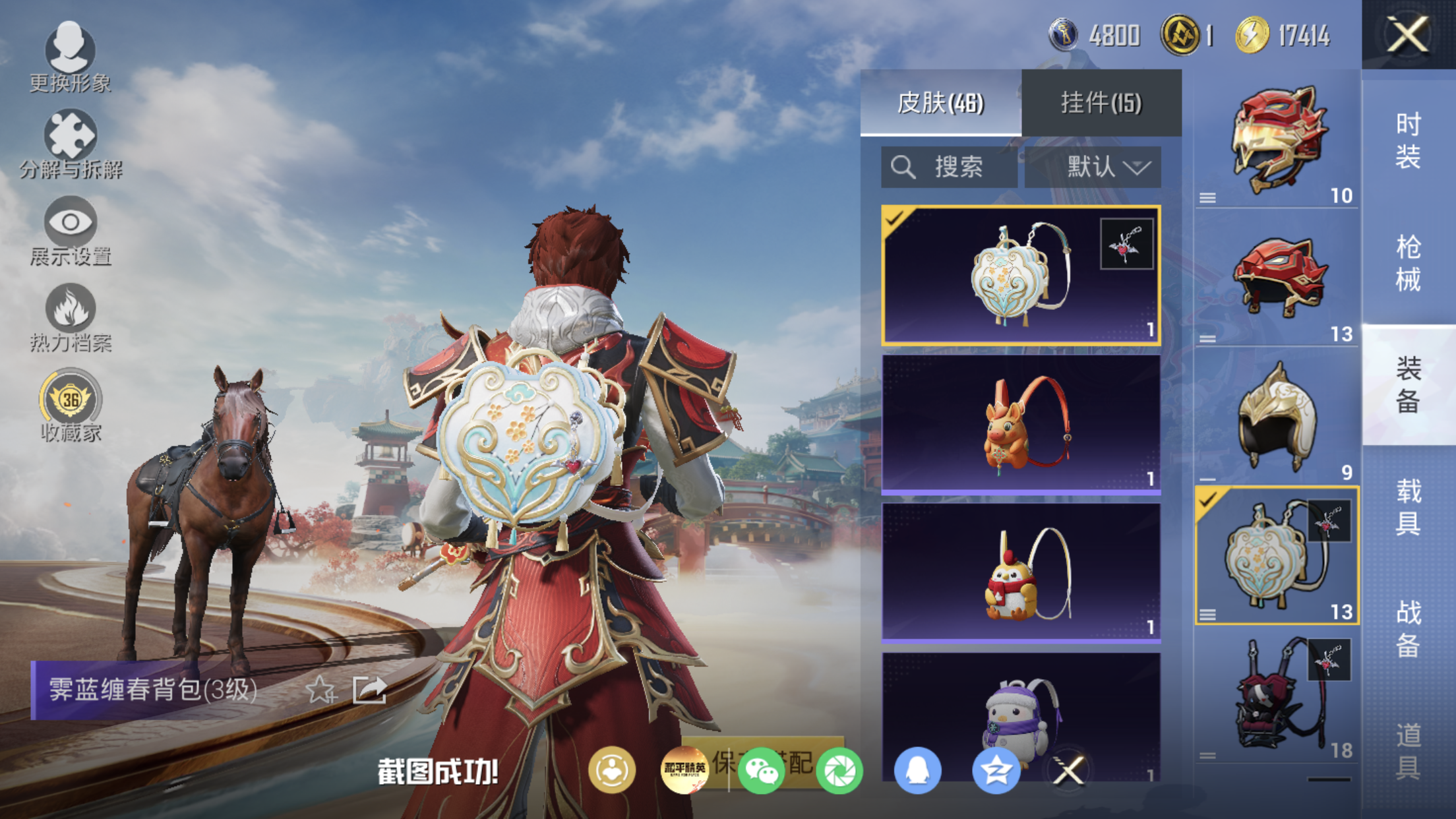
Task: Go to the 战备 category
Action: (1408, 628)
